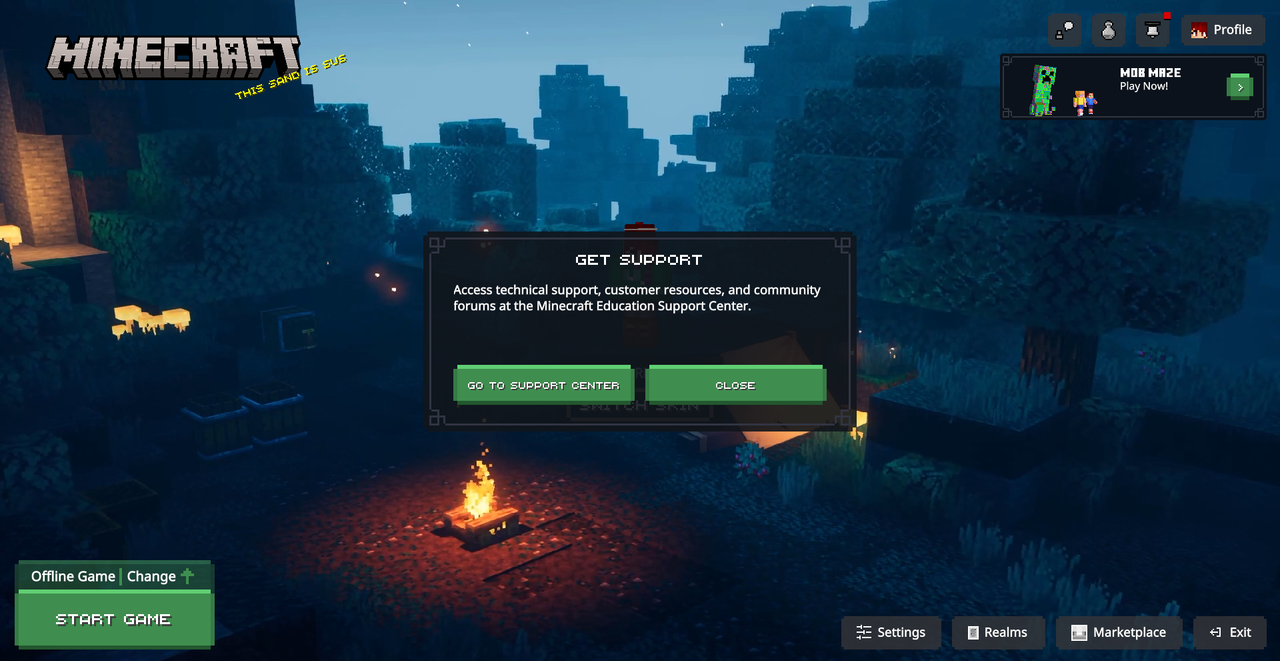
Task: Open the speech bubble chat icon
Action: 1064,30
